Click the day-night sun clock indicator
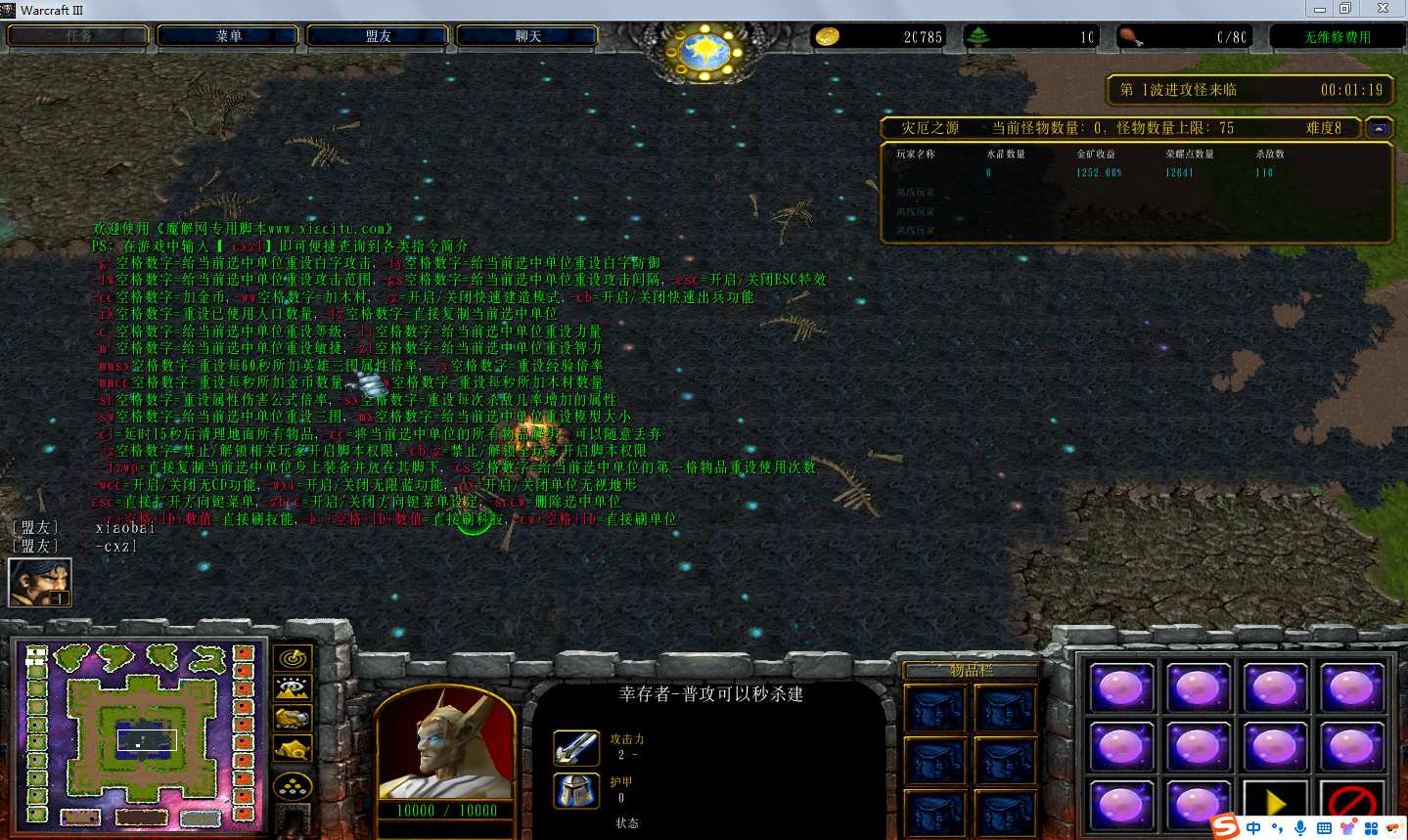The width and height of the screenshot is (1408, 840). pos(704,49)
